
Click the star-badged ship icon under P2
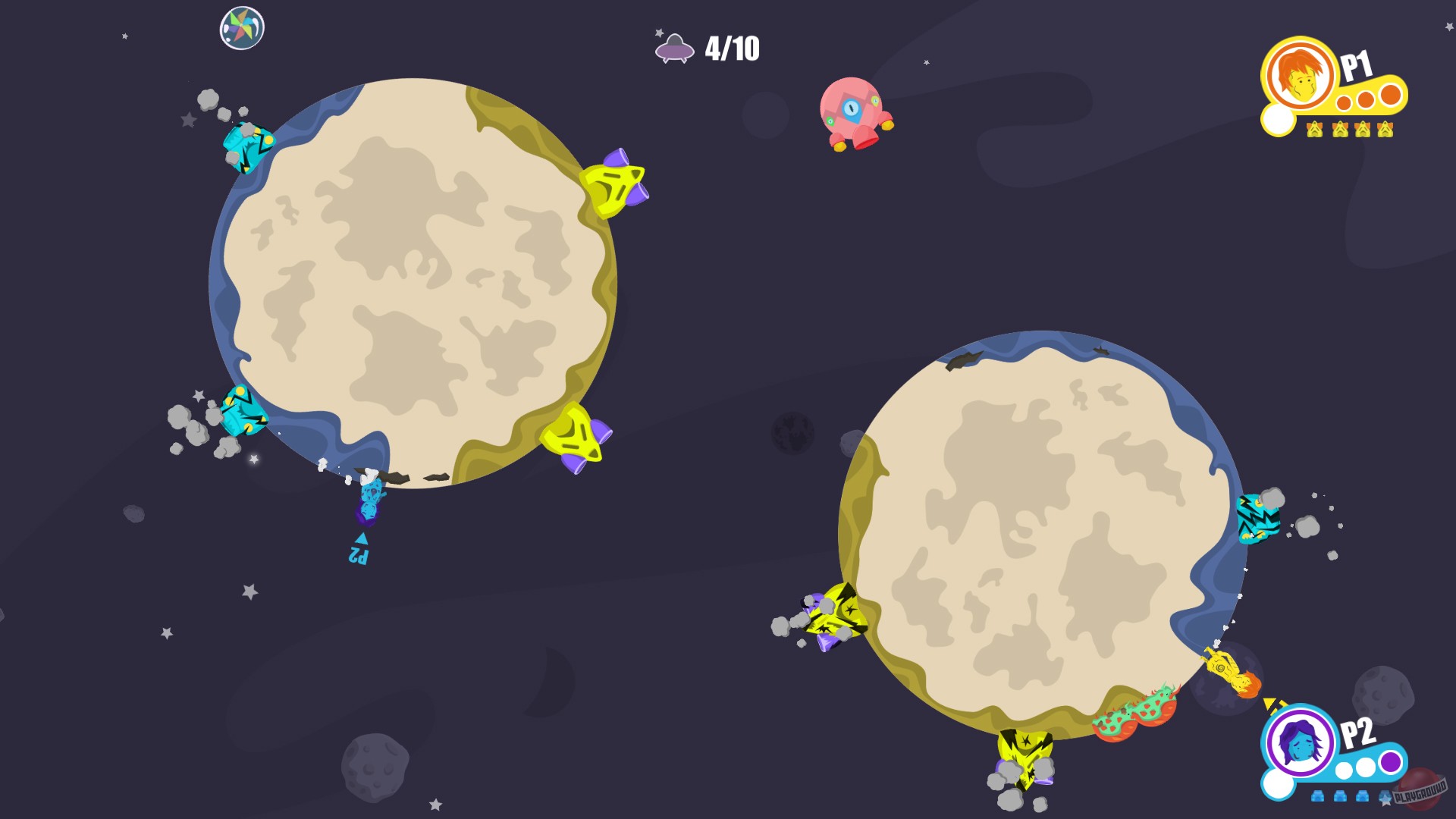(x=1385, y=799)
